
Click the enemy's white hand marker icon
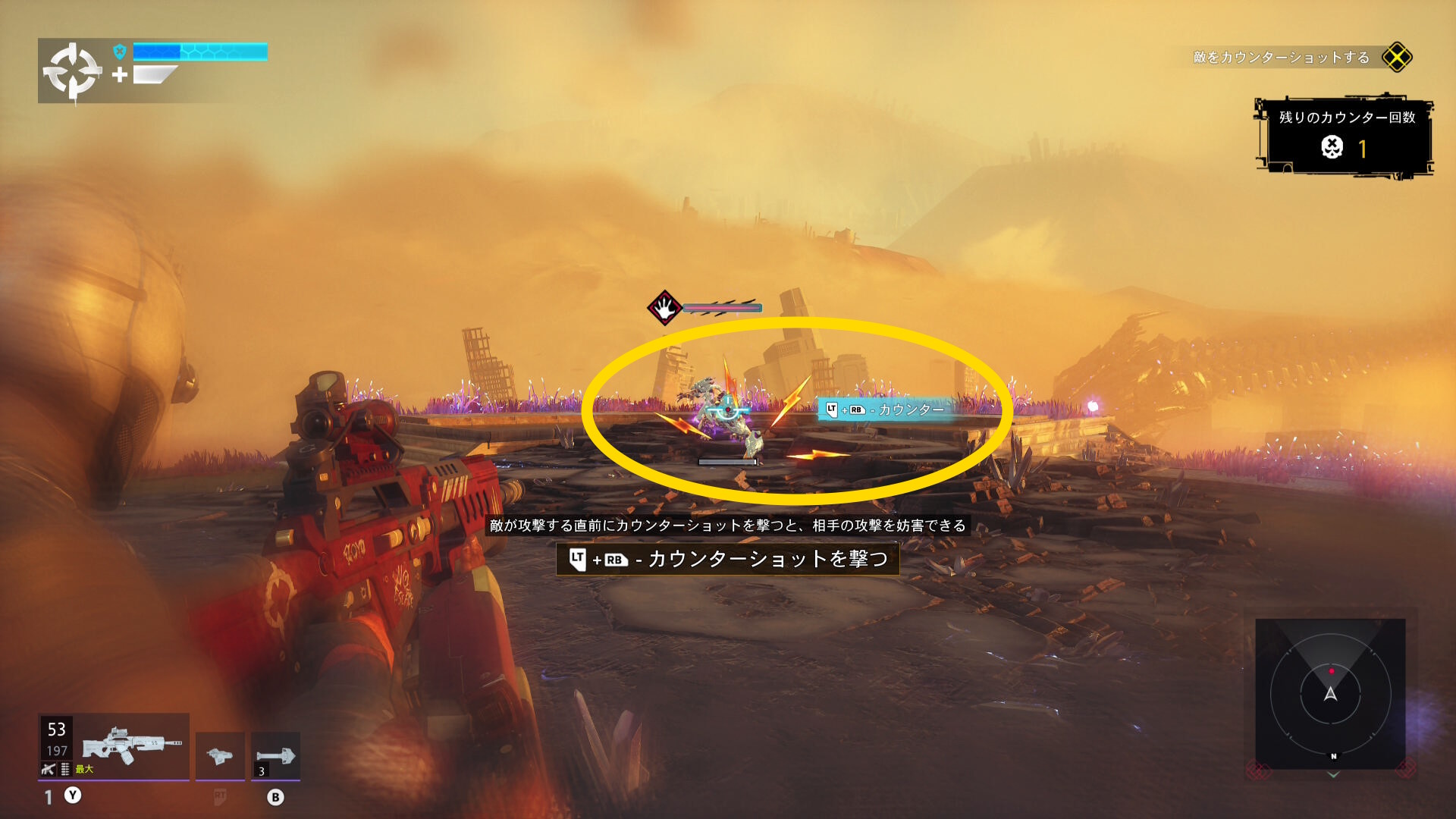(x=664, y=308)
